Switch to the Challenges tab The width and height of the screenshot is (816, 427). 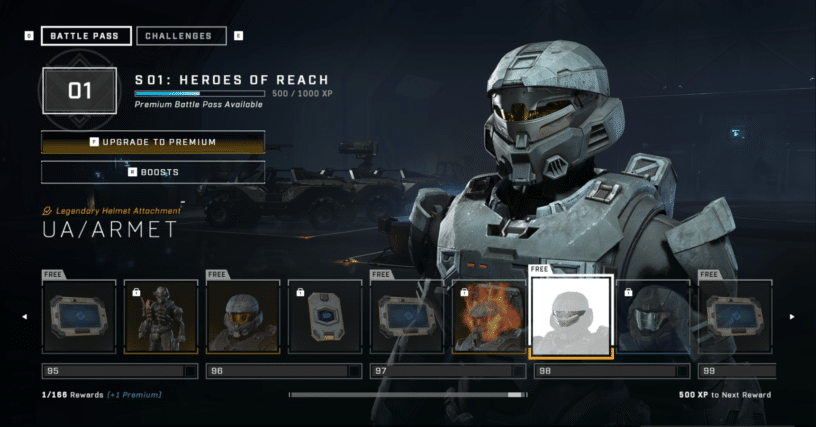pyautogui.click(x=180, y=36)
